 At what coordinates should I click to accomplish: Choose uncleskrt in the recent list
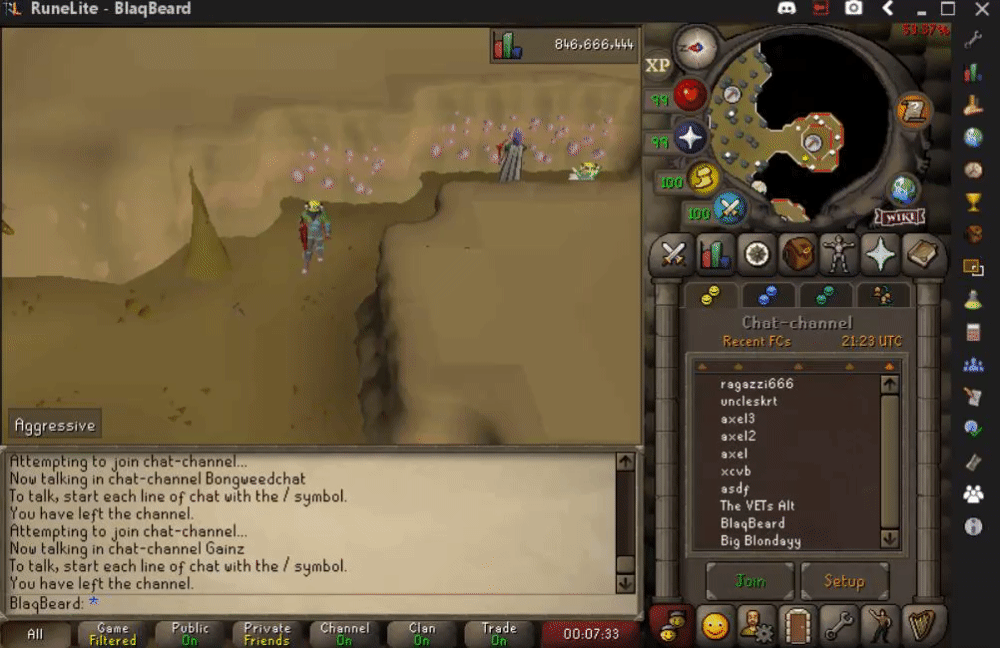tap(748, 401)
